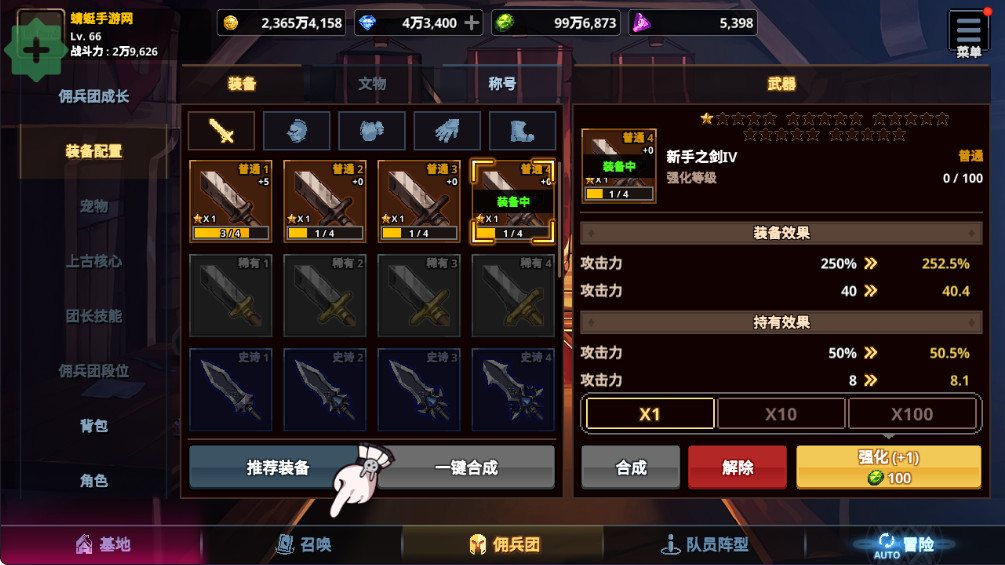
Task: Select the helmet equipment category
Action: [x=296, y=130]
